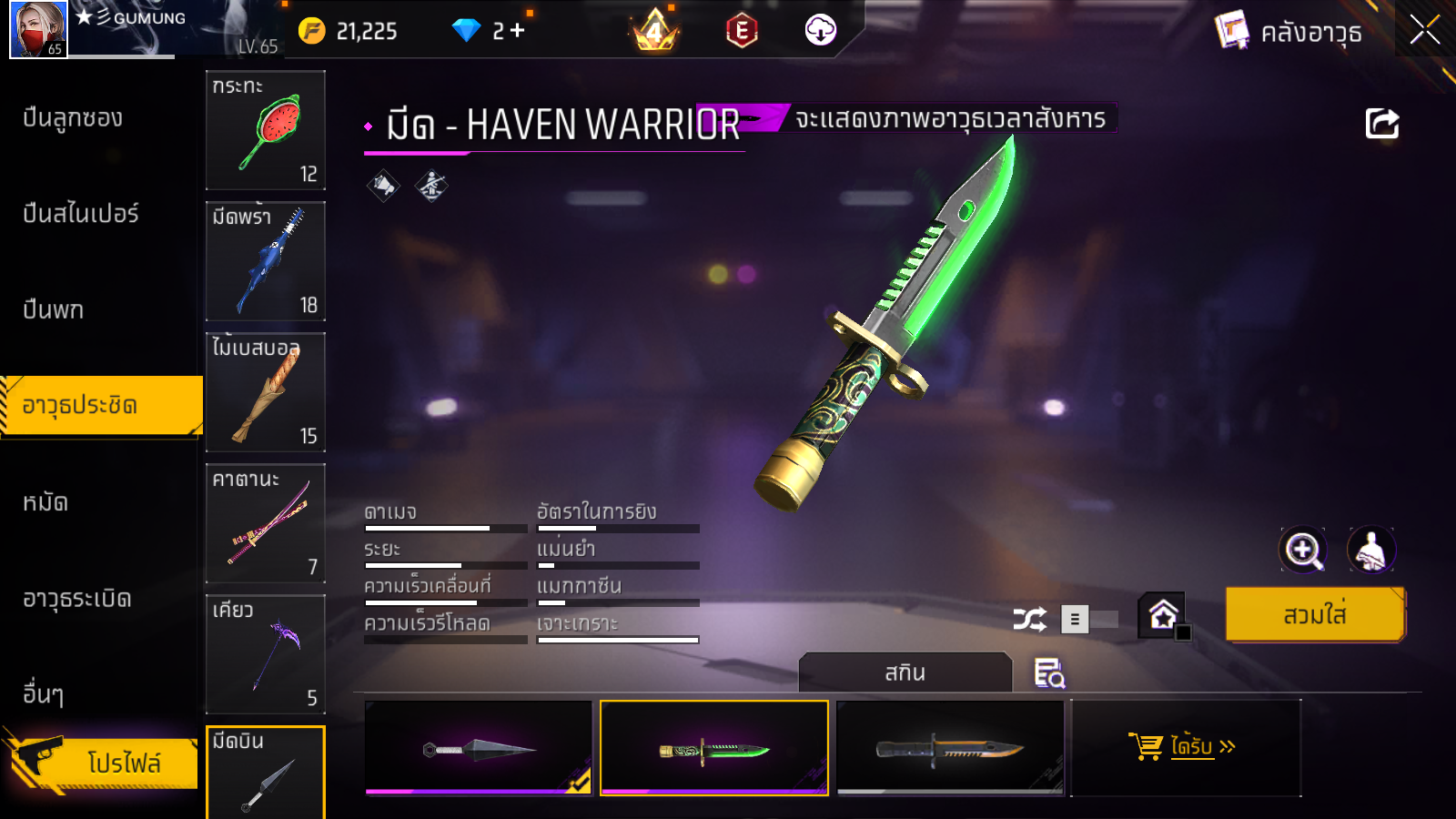This screenshot has width=1456, height=819.
Task: Show the อาวุธระเบิด explosives category
Action: coord(77,599)
